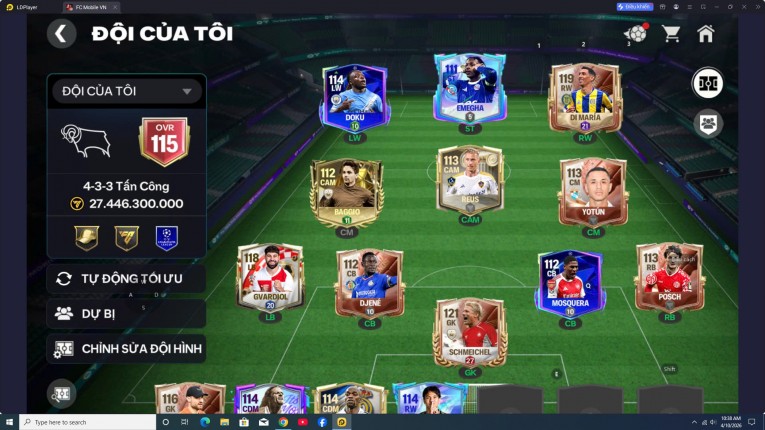765x430 pixels.
Task: Open the DỰ BỊ reserves list
Action: [126, 313]
